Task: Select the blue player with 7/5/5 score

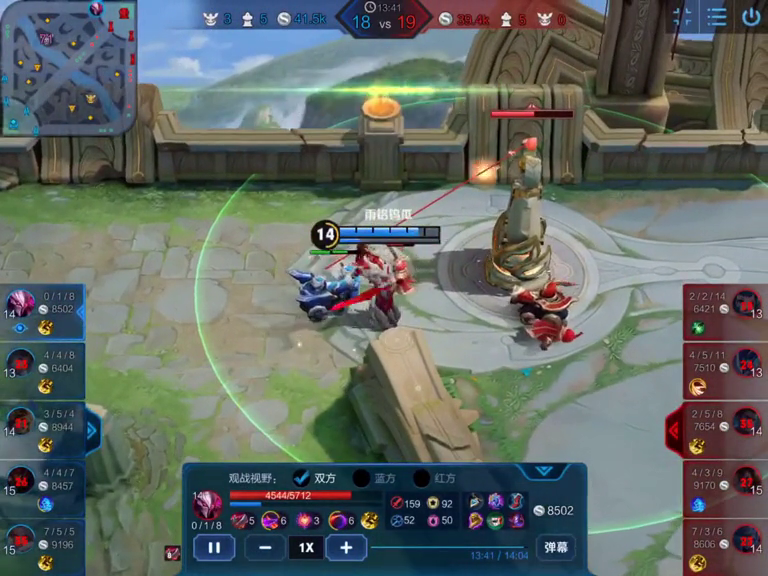Action: 42,547
